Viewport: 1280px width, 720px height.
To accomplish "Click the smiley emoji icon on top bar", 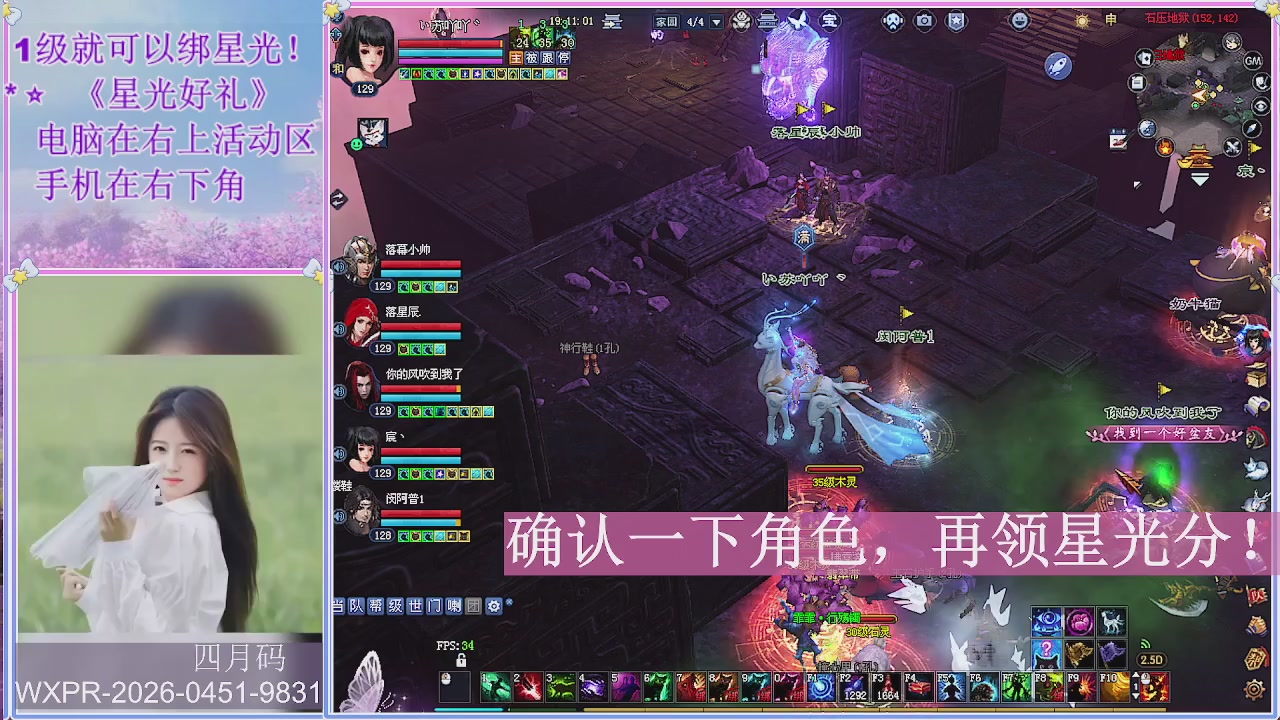I will [1019, 20].
